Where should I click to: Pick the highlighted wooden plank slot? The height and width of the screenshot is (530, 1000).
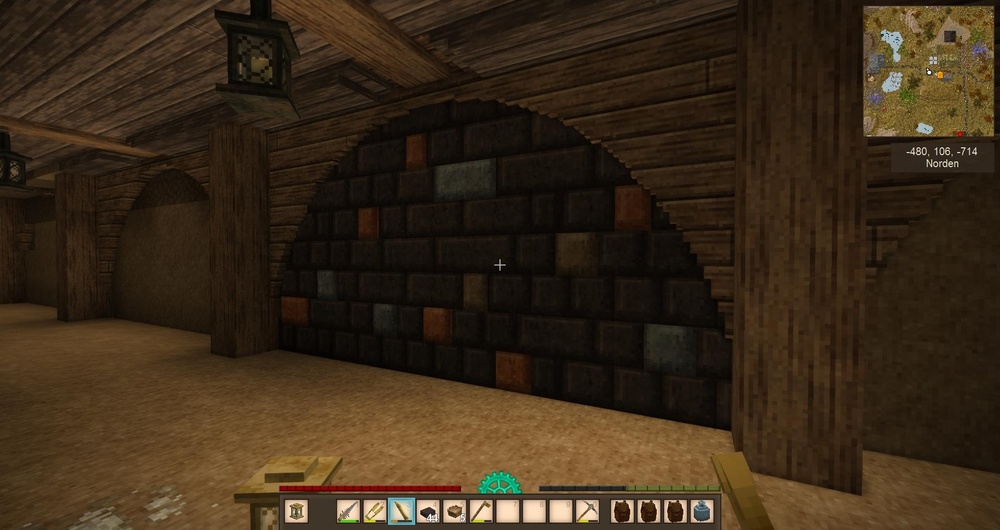pos(401,512)
